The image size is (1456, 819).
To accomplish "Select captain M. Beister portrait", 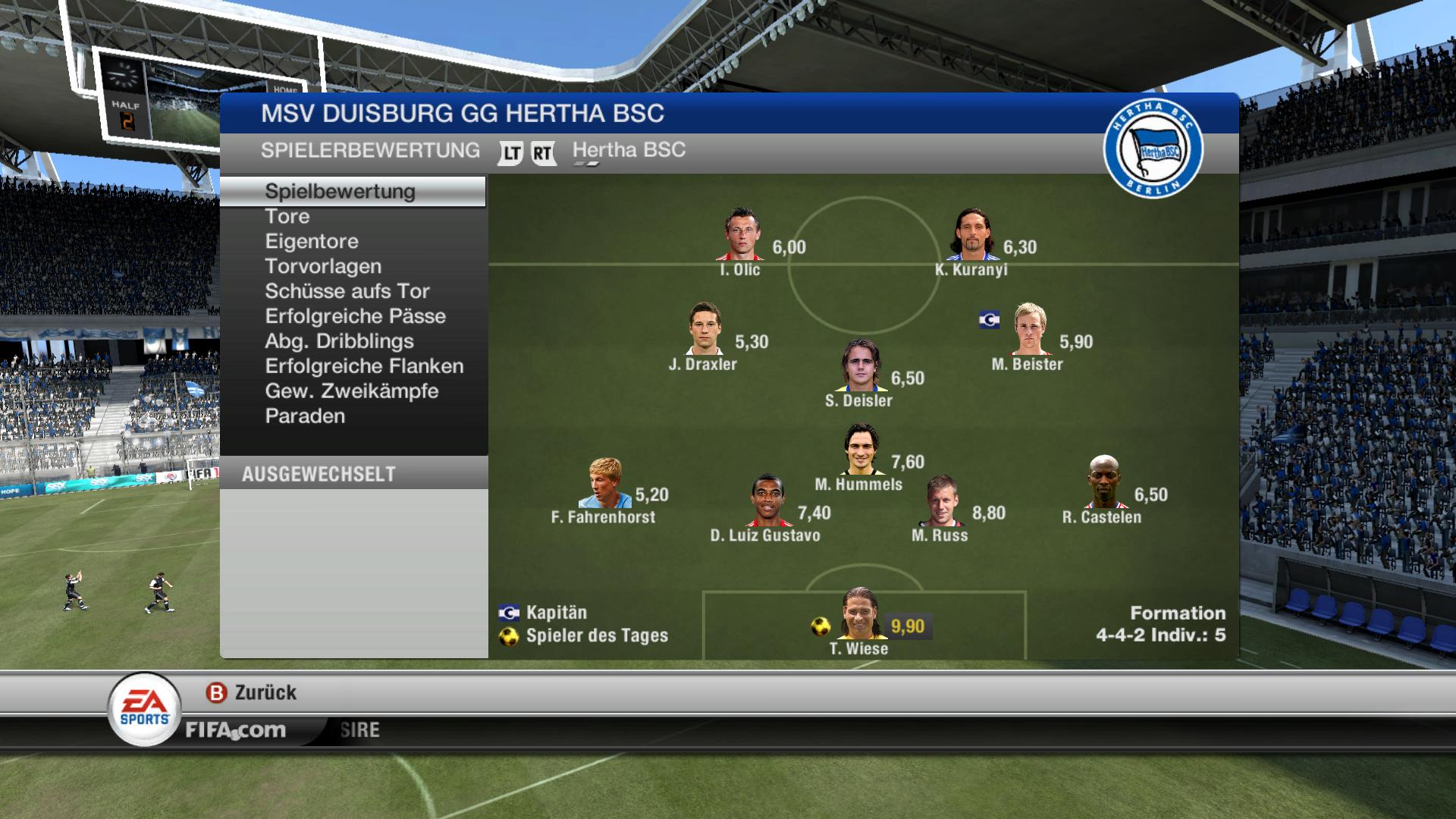I will [1030, 329].
